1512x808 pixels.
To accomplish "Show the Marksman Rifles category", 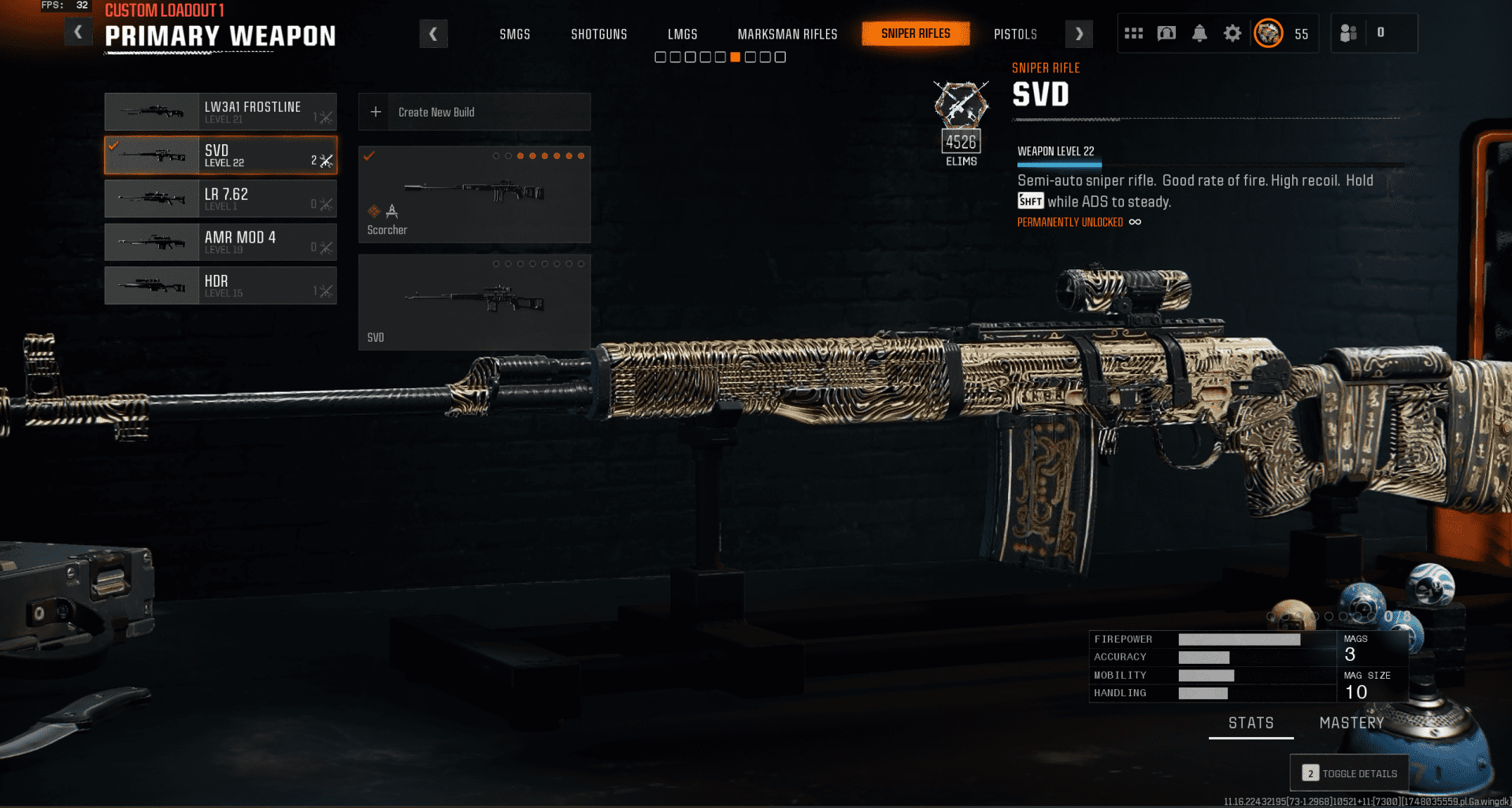I will pos(787,35).
